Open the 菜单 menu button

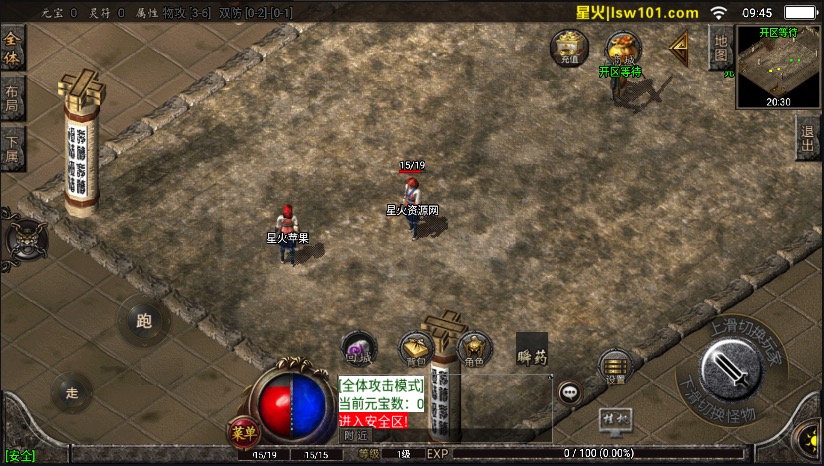pos(240,432)
